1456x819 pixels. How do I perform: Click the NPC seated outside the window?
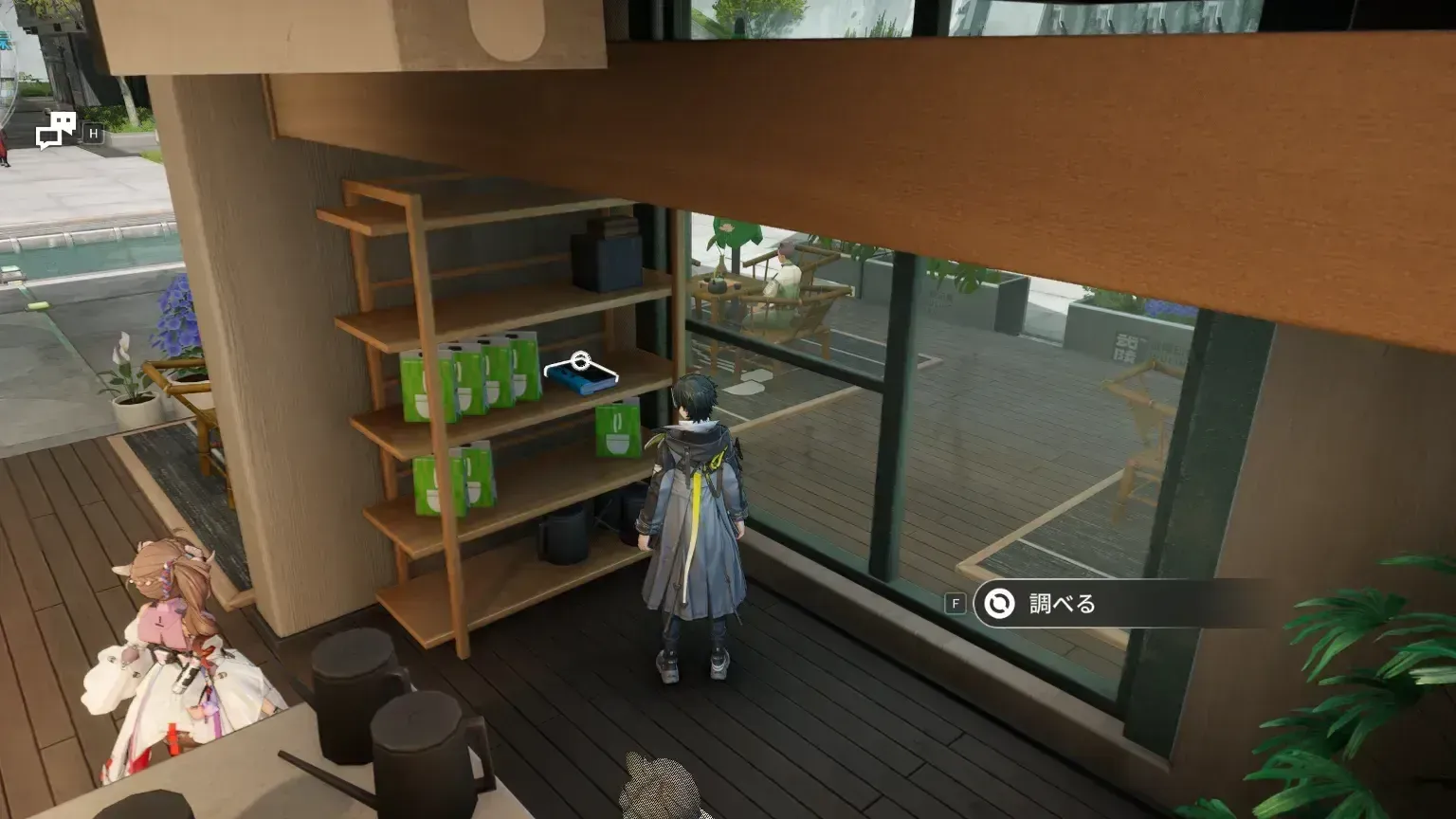click(787, 275)
